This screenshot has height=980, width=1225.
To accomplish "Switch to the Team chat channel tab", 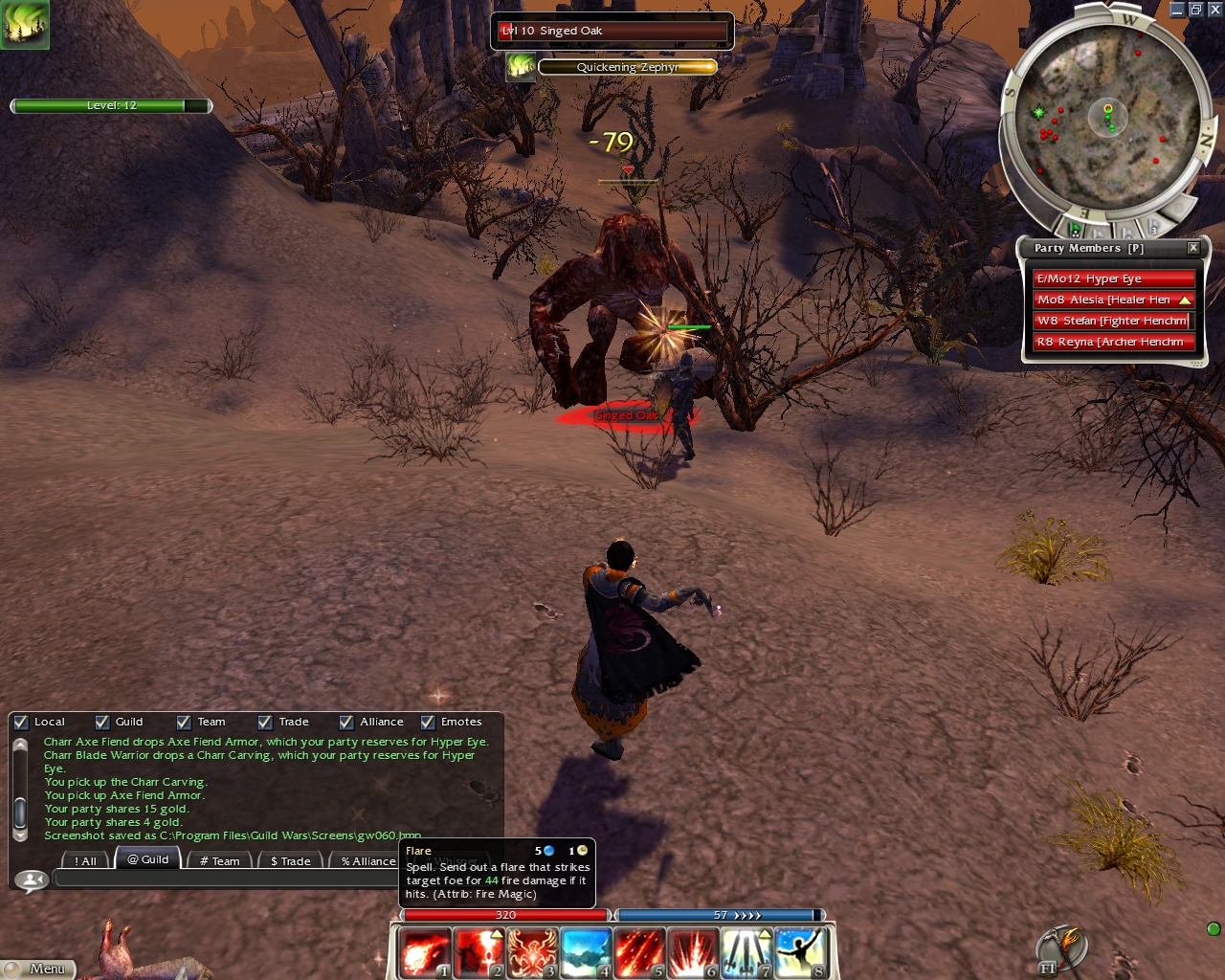I will pyautogui.click(x=219, y=861).
